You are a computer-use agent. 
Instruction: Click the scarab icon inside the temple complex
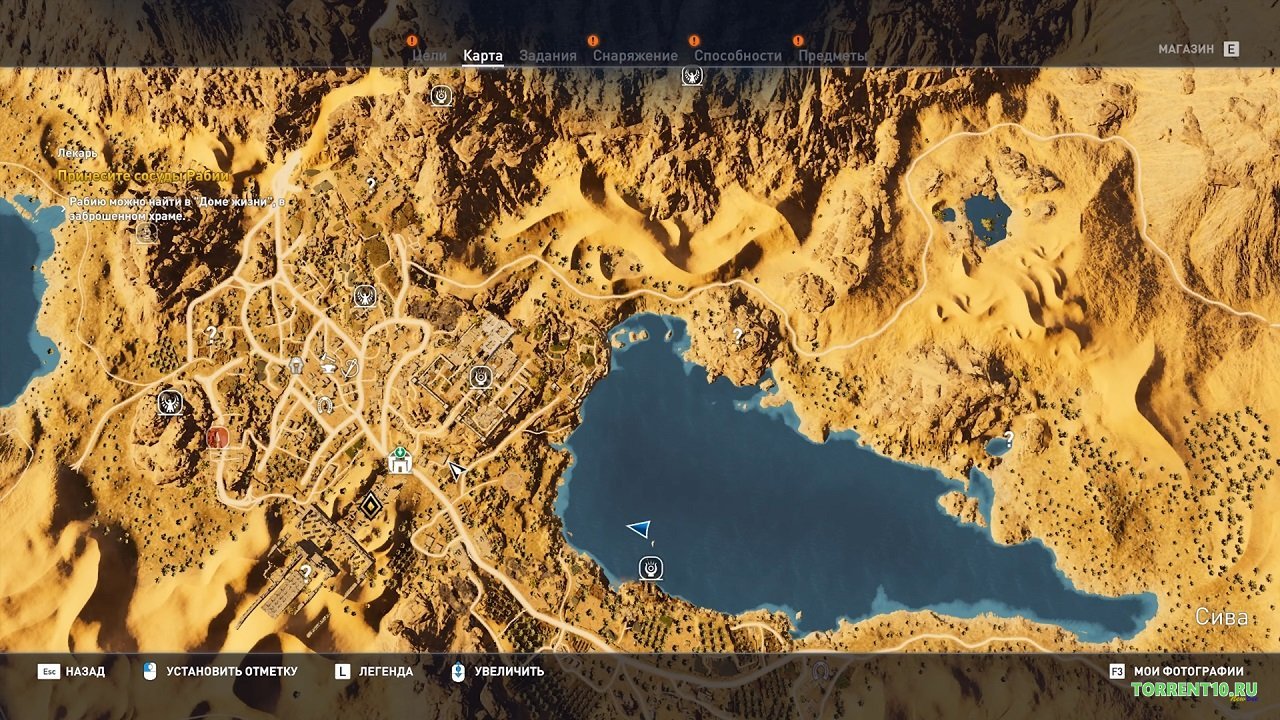click(480, 377)
